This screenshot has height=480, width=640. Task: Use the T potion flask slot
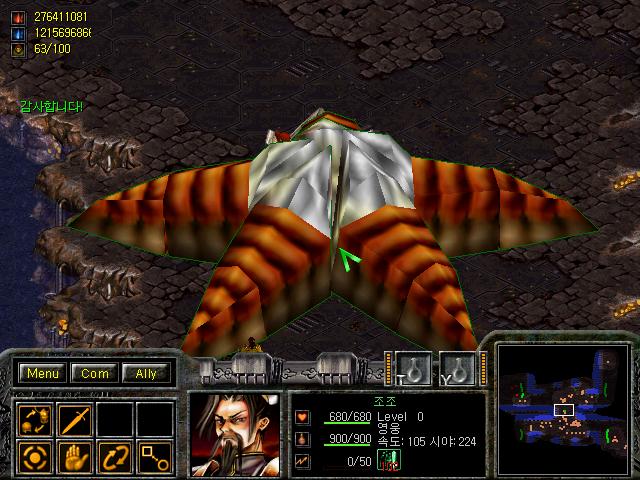coord(414,368)
